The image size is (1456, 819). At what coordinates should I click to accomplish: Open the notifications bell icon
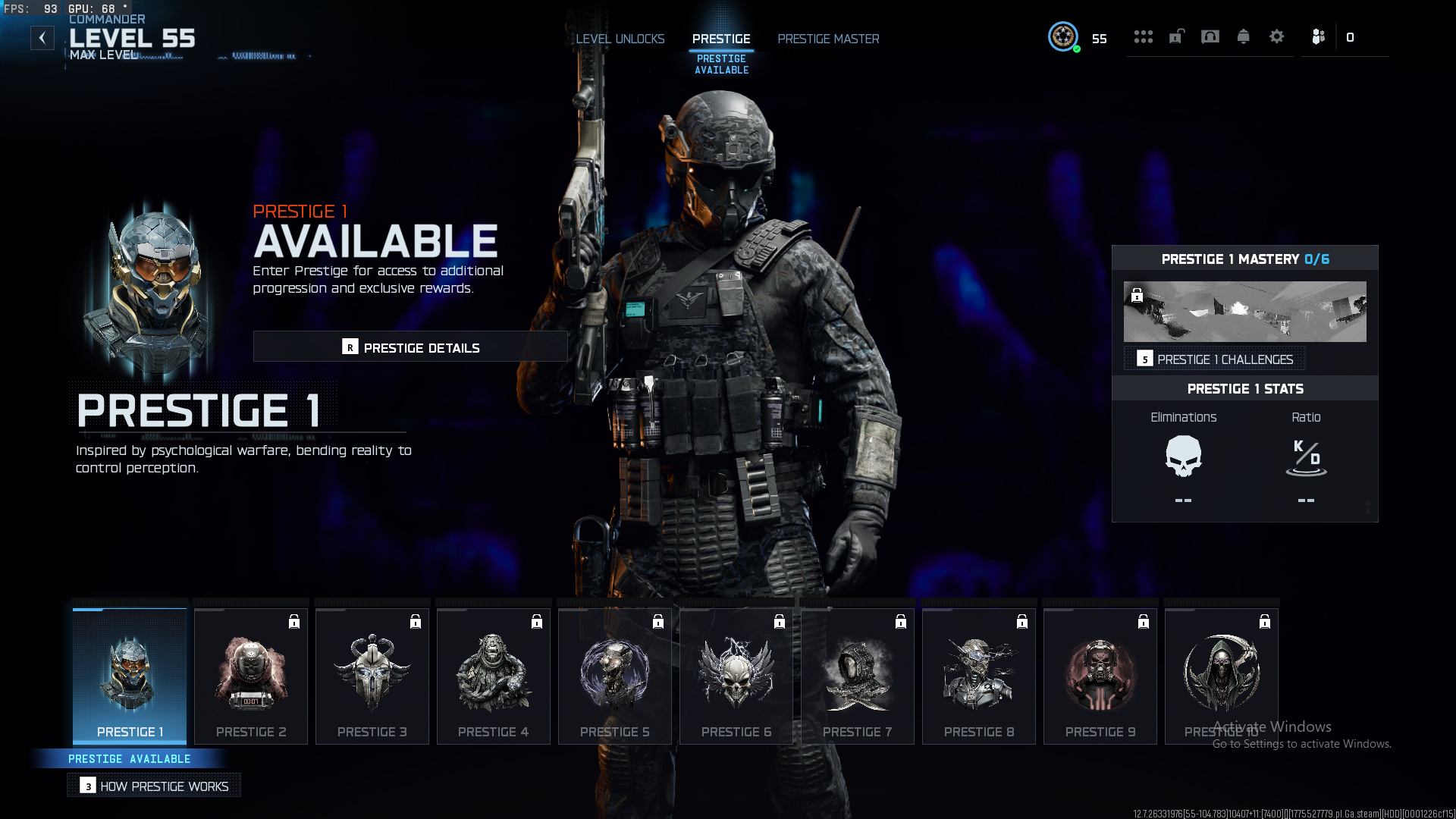point(1244,37)
